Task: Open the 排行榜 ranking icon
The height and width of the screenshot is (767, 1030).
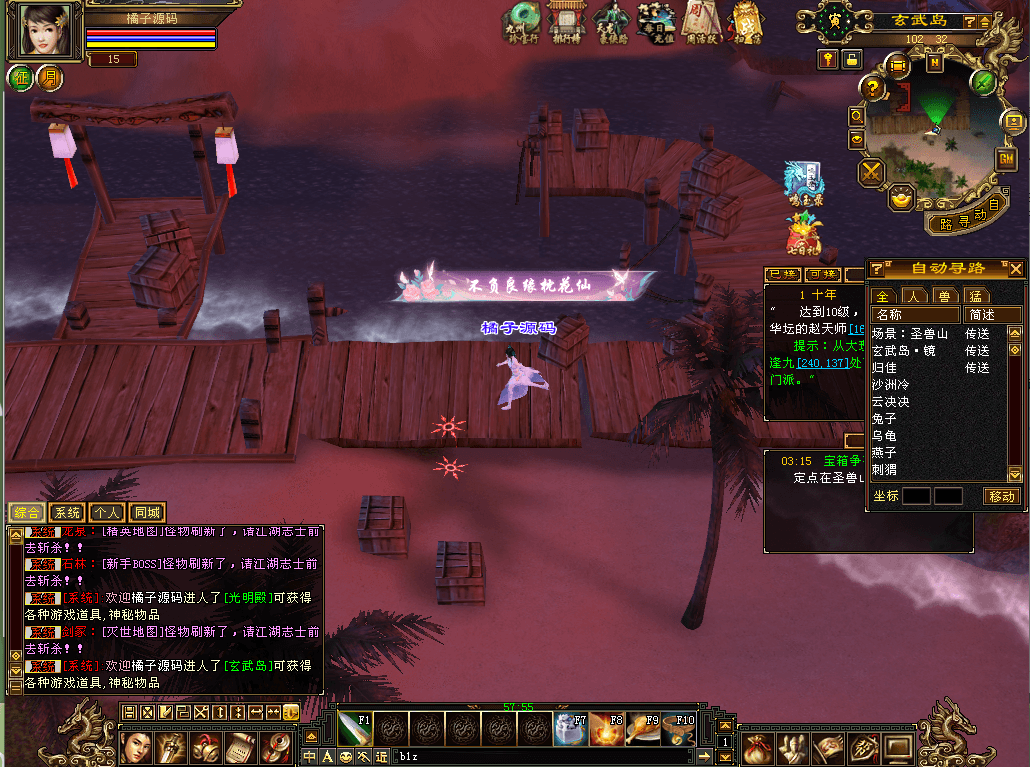Action: (566, 22)
